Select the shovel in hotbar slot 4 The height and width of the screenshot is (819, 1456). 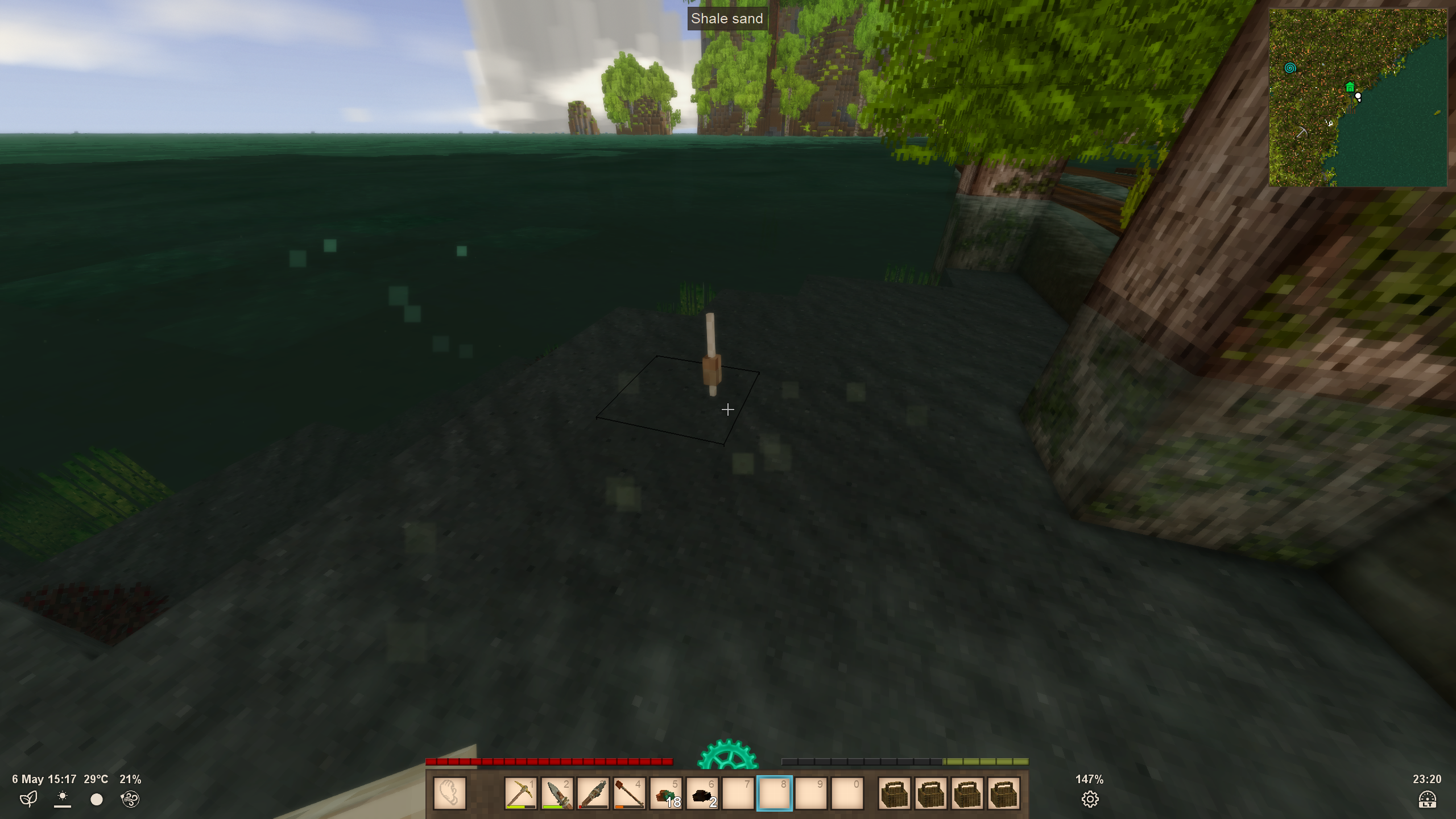[630, 793]
